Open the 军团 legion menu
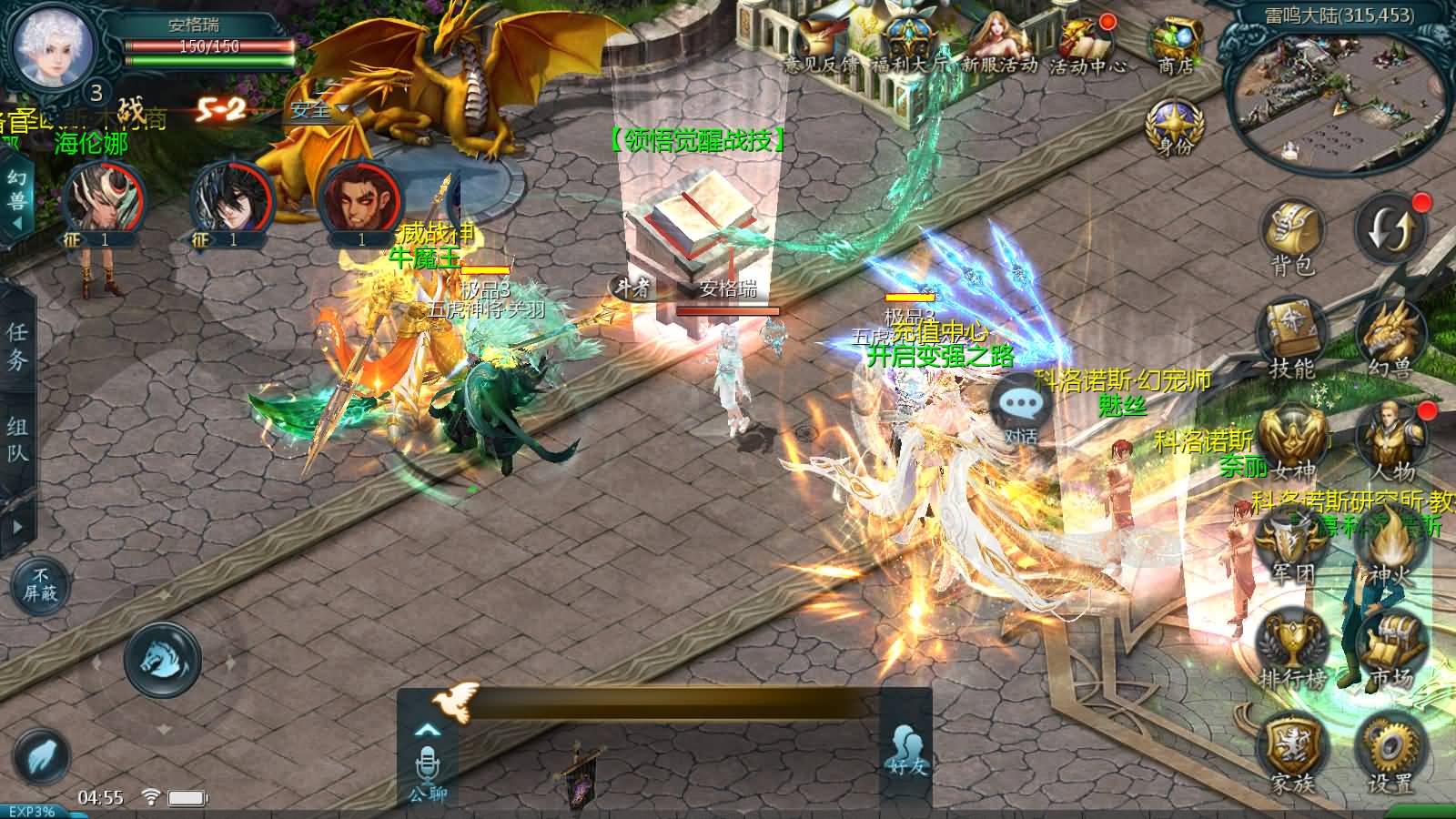 1292,546
